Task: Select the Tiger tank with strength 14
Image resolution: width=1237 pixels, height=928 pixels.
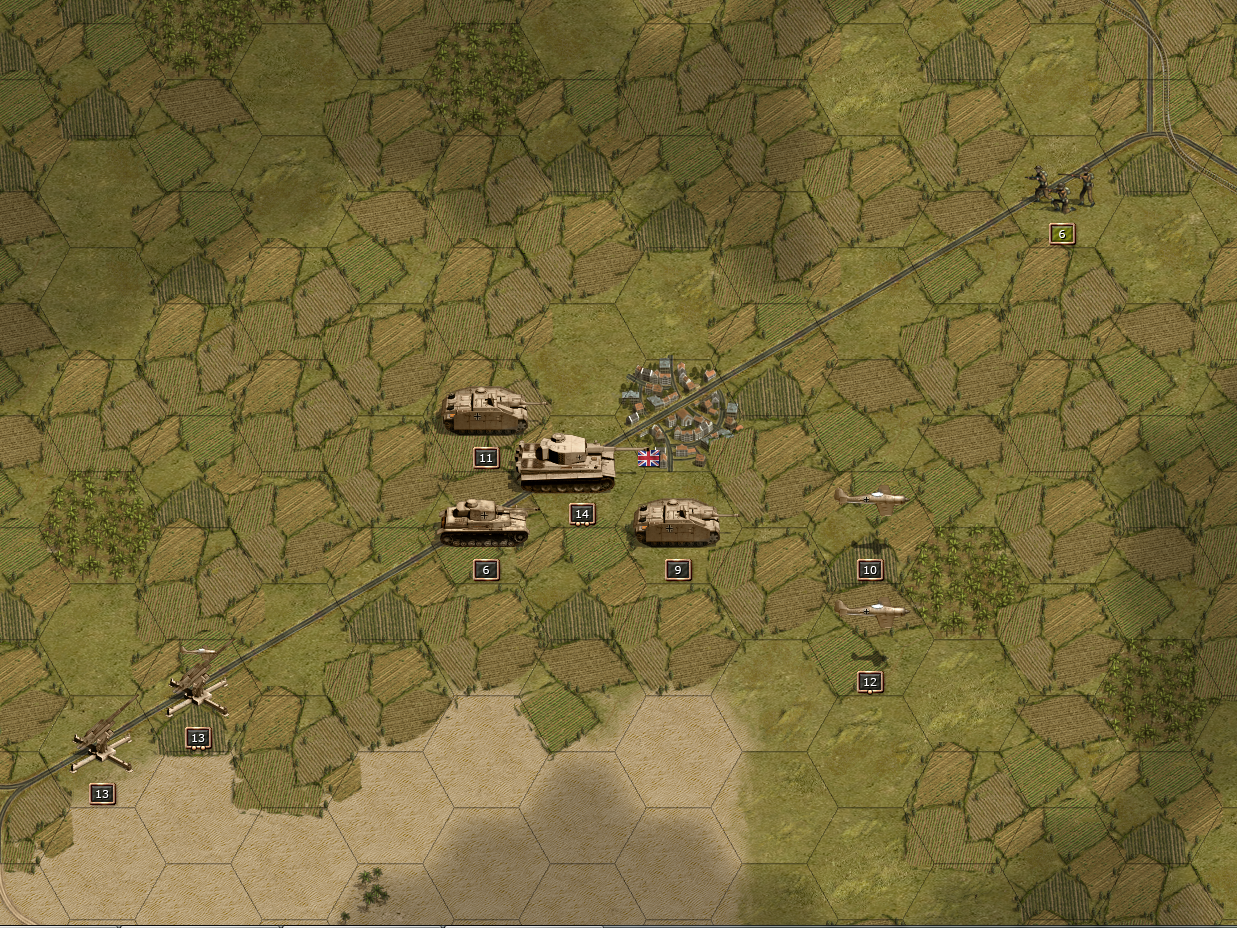Action: (565, 462)
